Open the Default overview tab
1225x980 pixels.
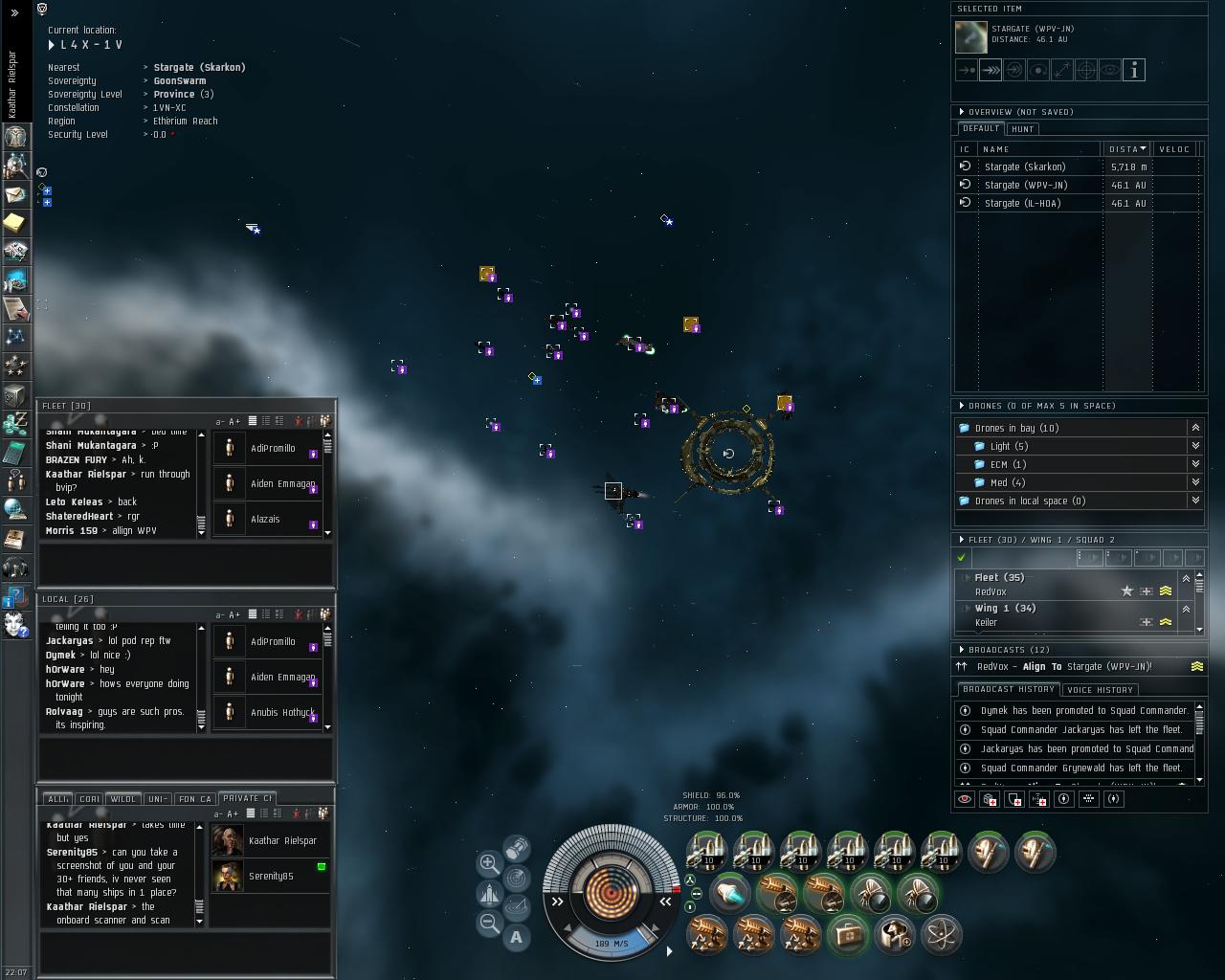click(x=981, y=128)
